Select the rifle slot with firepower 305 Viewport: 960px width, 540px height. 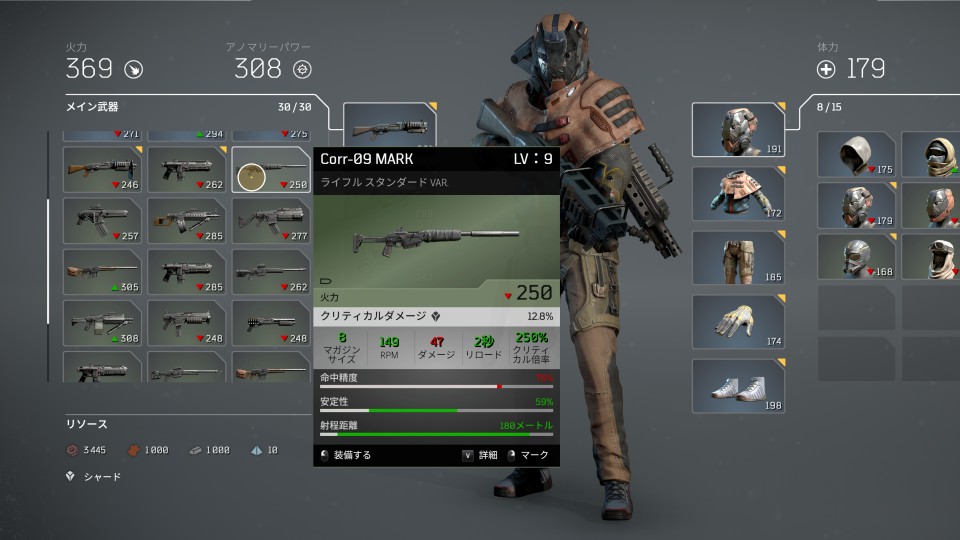[101, 271]
